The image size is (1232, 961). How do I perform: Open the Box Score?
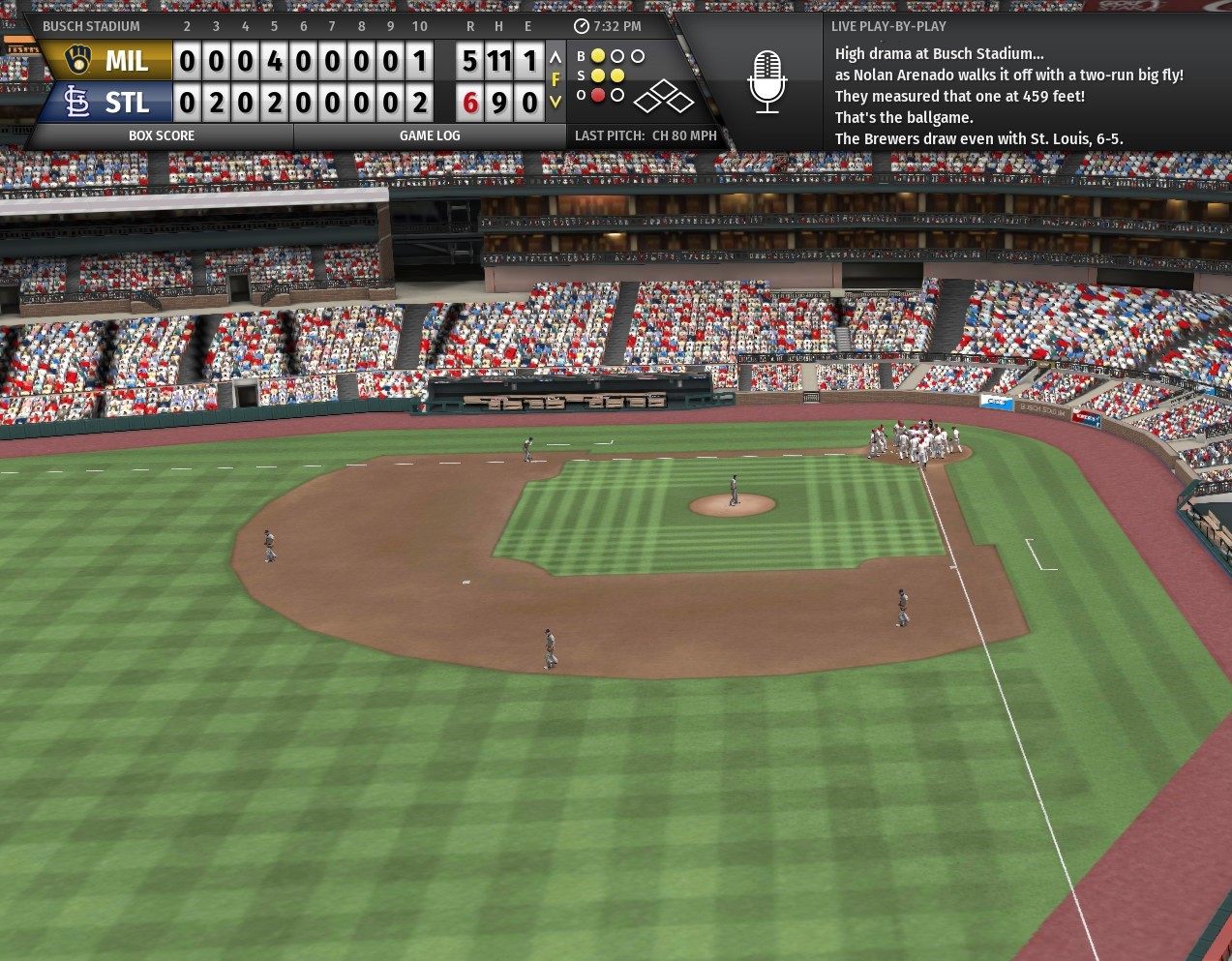162,135
